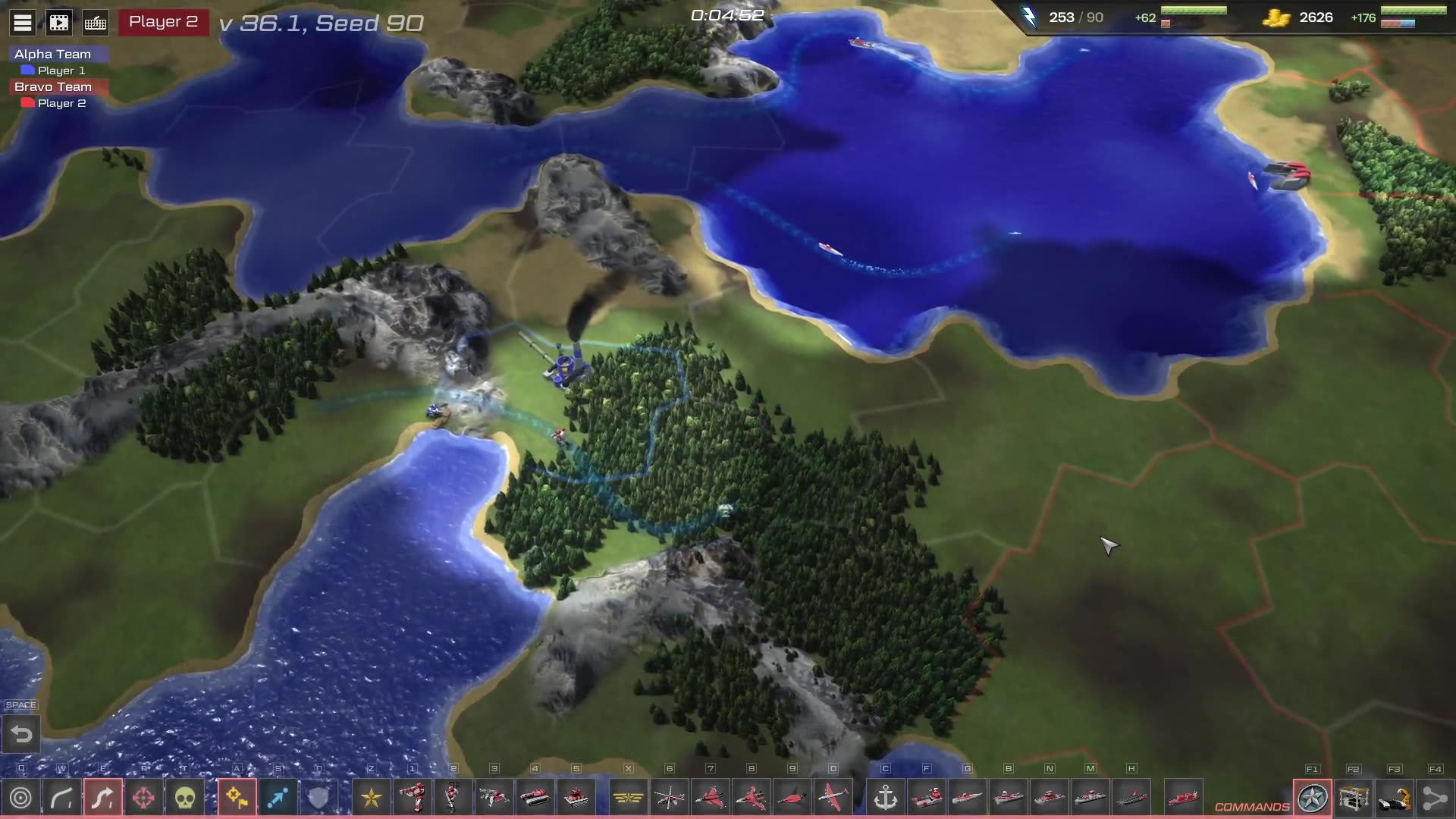Activate the concentric-circles target command
The width and height of the screenshot is (1456, 819).
click(21, 798)
